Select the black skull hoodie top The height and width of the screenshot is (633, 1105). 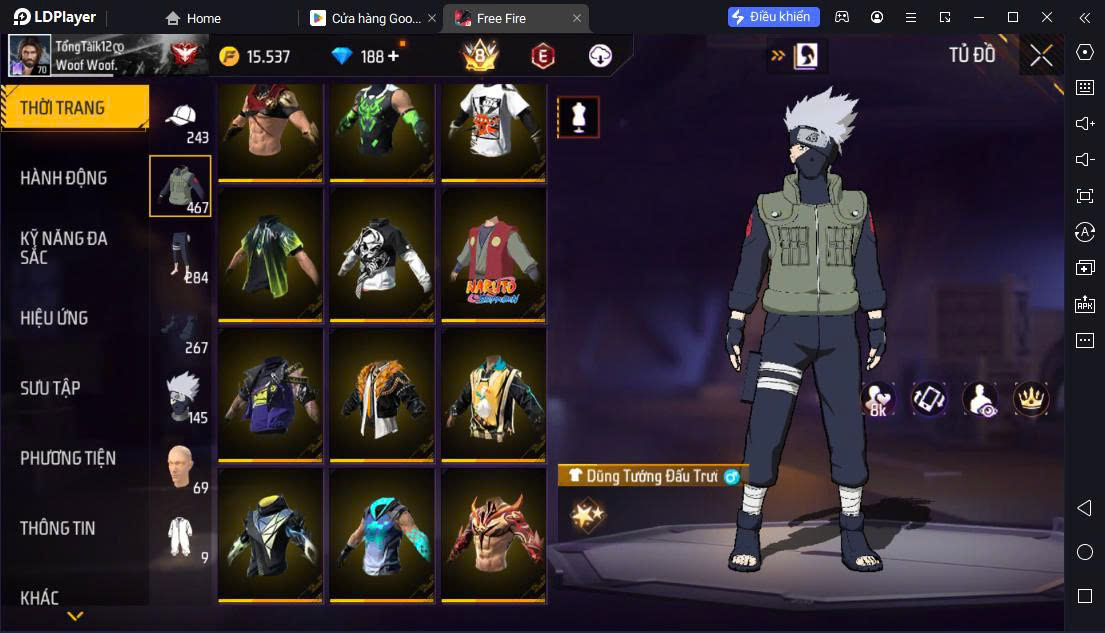coord(382,254)
